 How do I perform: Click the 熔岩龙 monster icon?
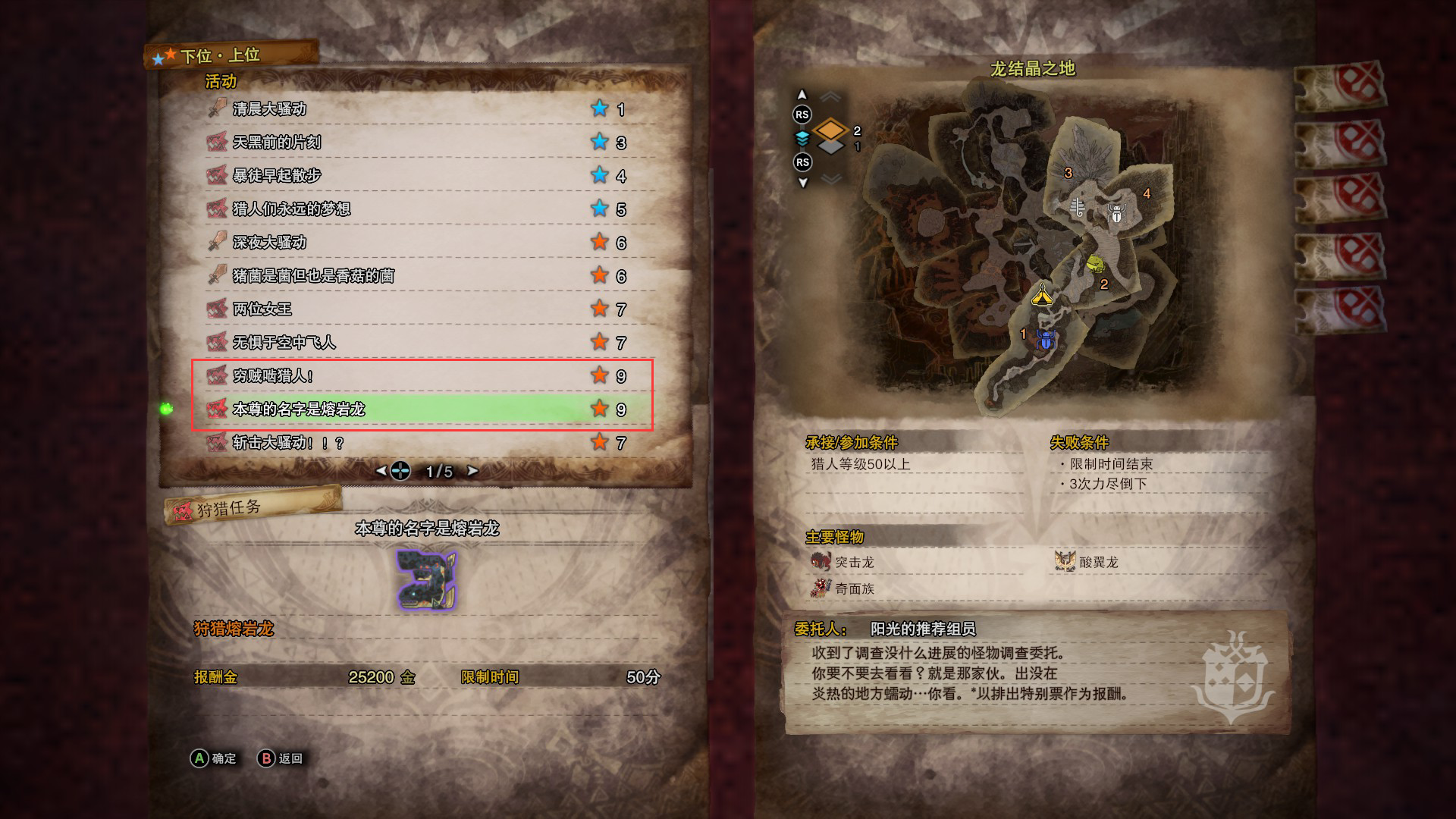[426, 580]
